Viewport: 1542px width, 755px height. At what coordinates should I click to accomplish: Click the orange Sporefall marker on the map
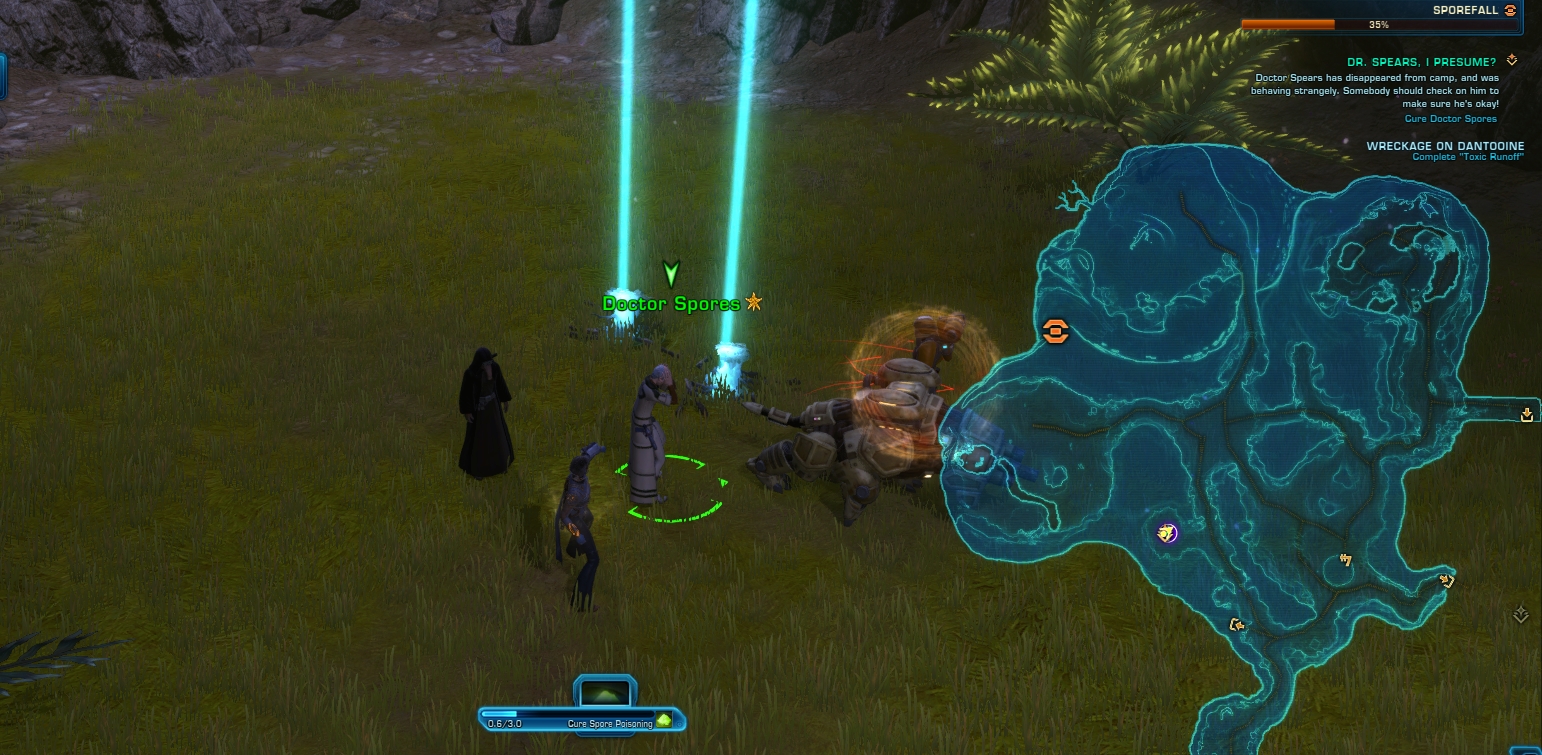coord(1055,331)
